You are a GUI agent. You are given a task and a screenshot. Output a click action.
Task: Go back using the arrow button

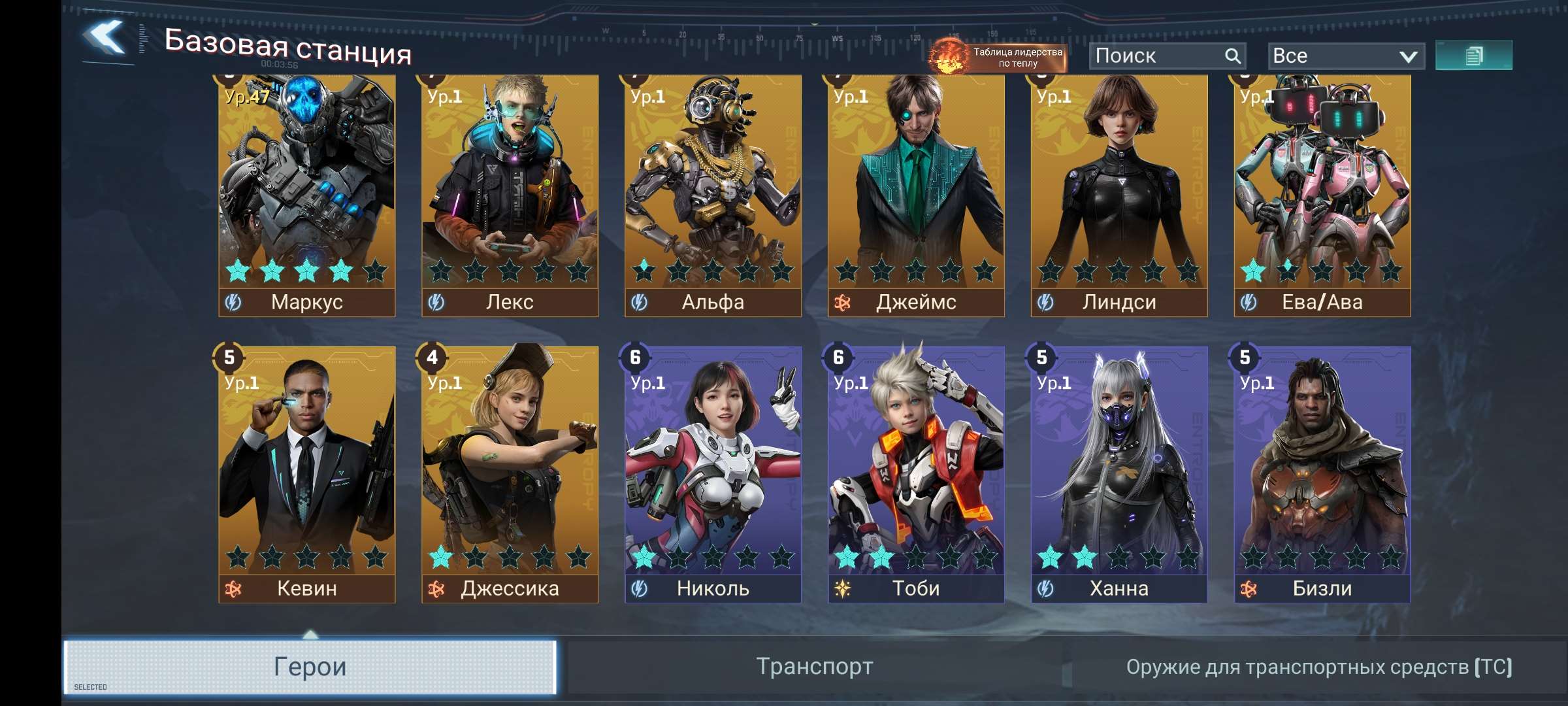click(x=105, y=38)
